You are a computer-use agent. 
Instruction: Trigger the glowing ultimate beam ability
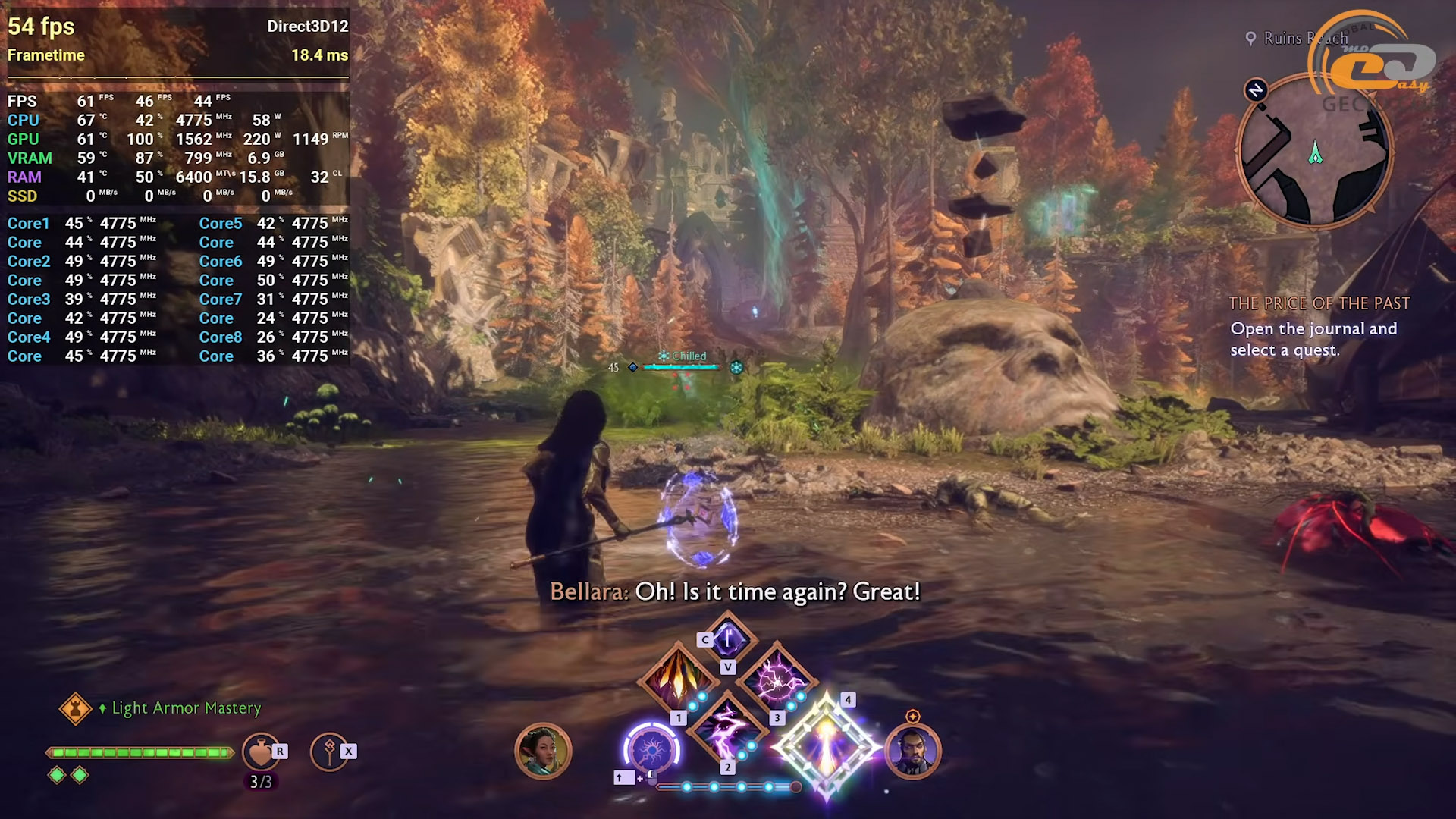(826, 747)
